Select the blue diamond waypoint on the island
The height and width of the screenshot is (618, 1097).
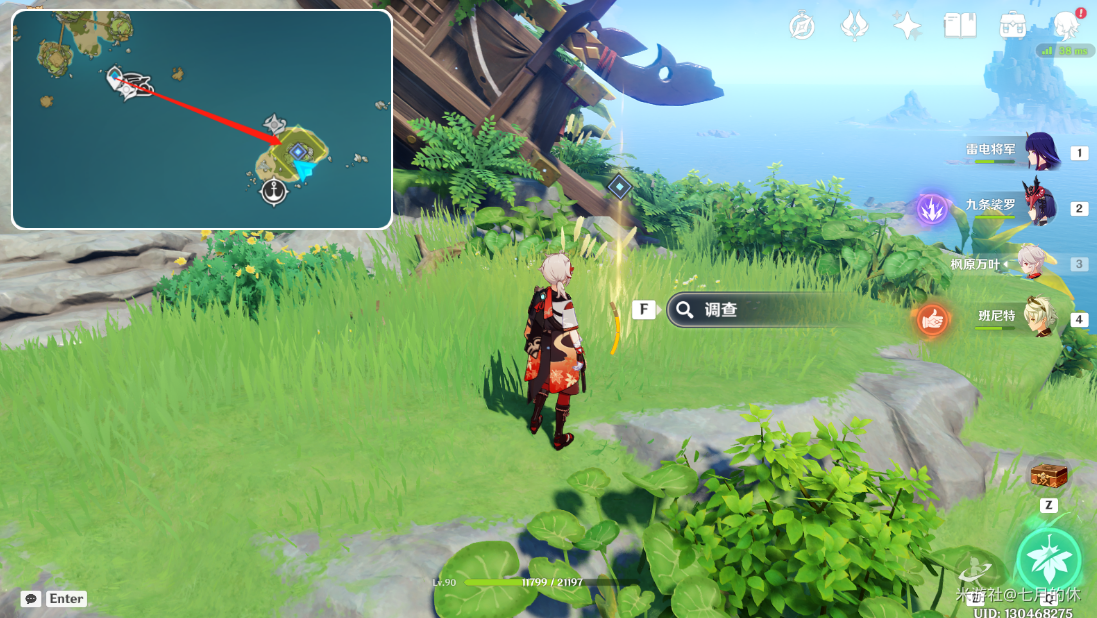click(x=297, y=151)
